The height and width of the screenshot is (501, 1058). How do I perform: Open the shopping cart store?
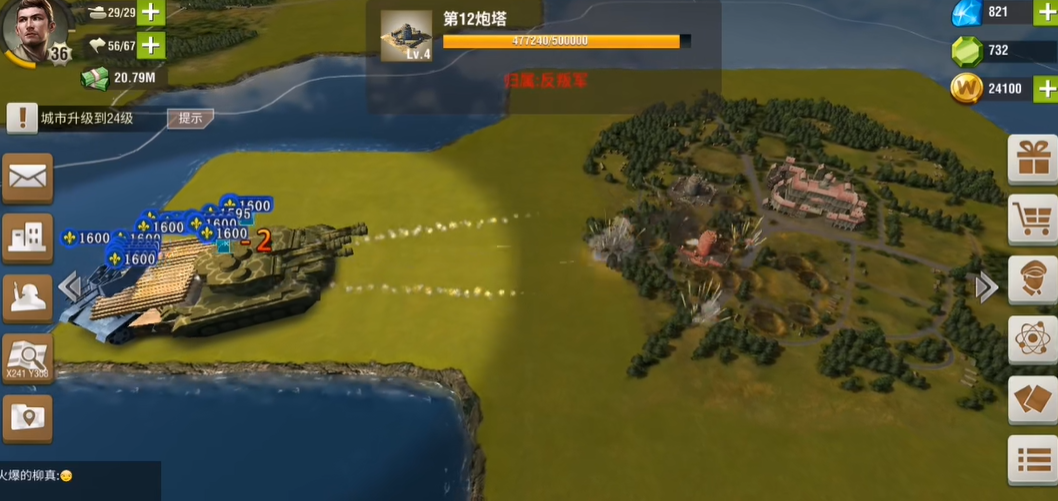pos(1032,219)
